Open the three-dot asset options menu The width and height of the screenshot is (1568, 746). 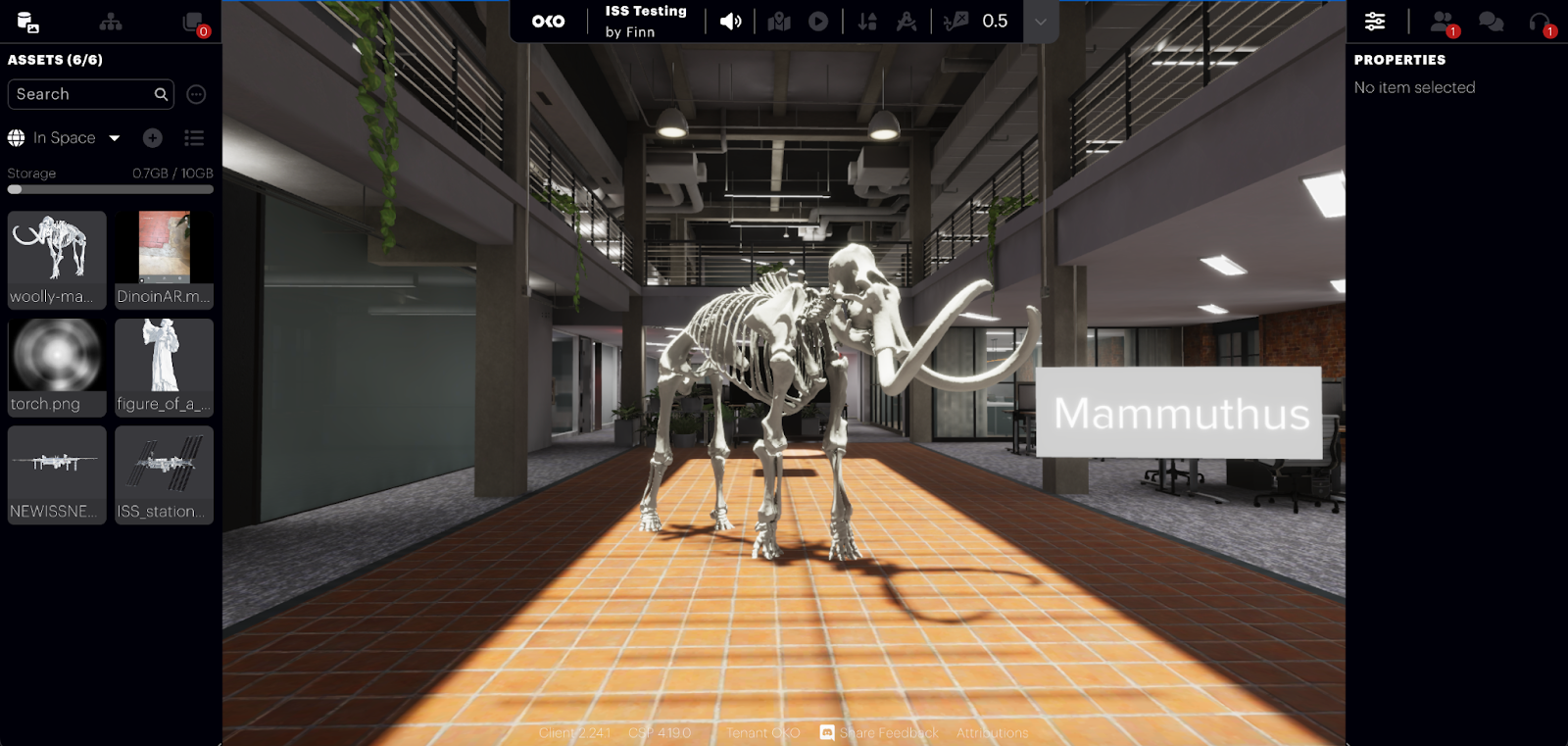pos(196,94)
